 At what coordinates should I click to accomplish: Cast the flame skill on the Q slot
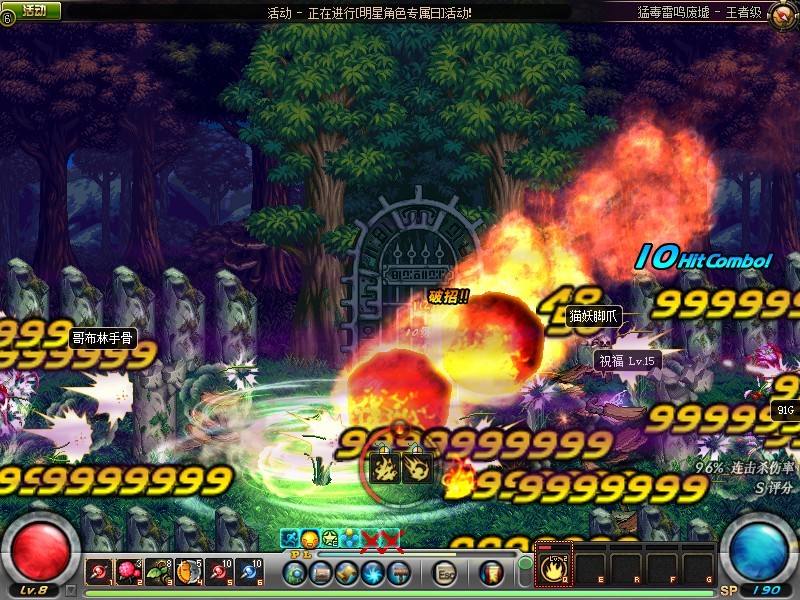pos(555,570)
